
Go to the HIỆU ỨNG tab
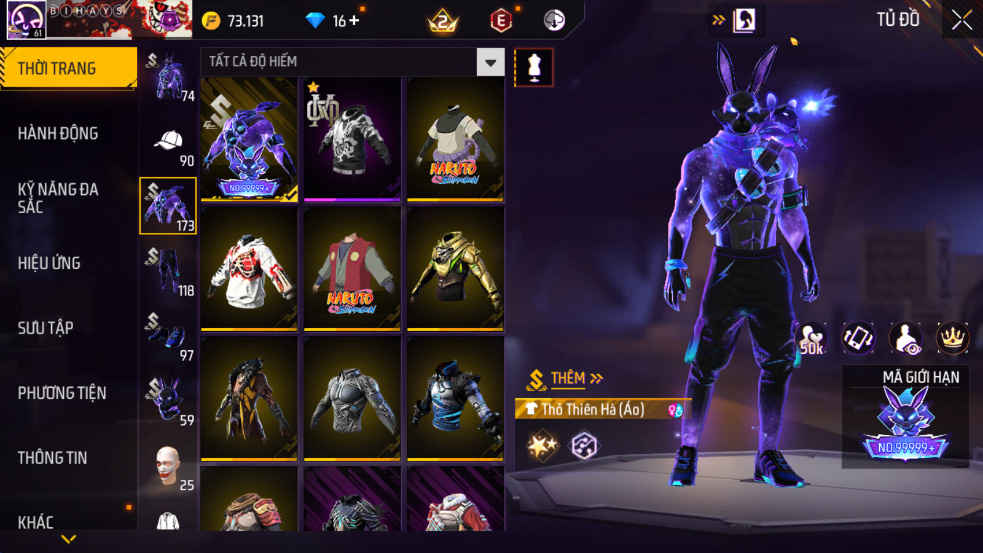click(49, 263)
